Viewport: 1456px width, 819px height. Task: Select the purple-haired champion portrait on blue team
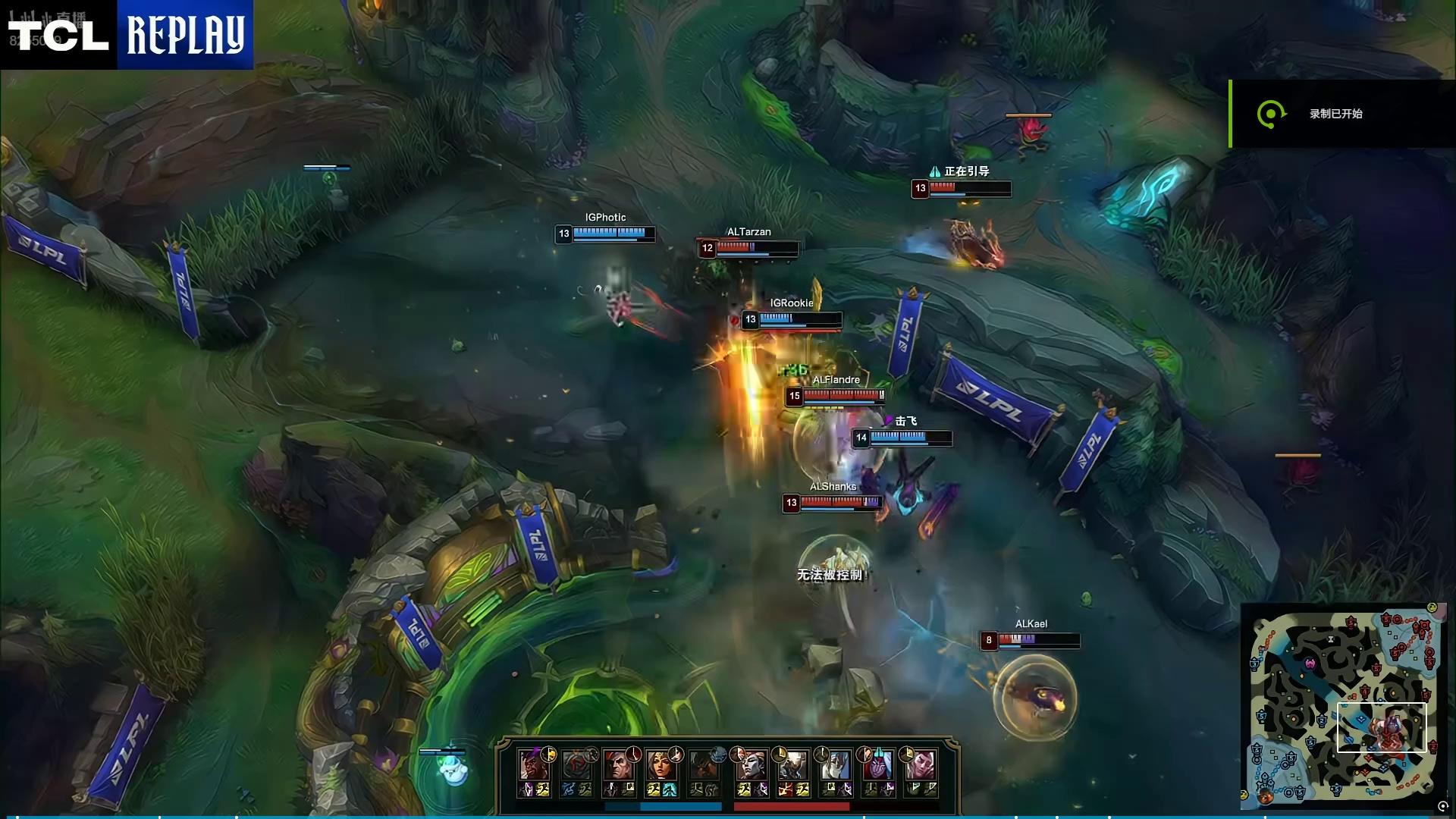(533, 764)
